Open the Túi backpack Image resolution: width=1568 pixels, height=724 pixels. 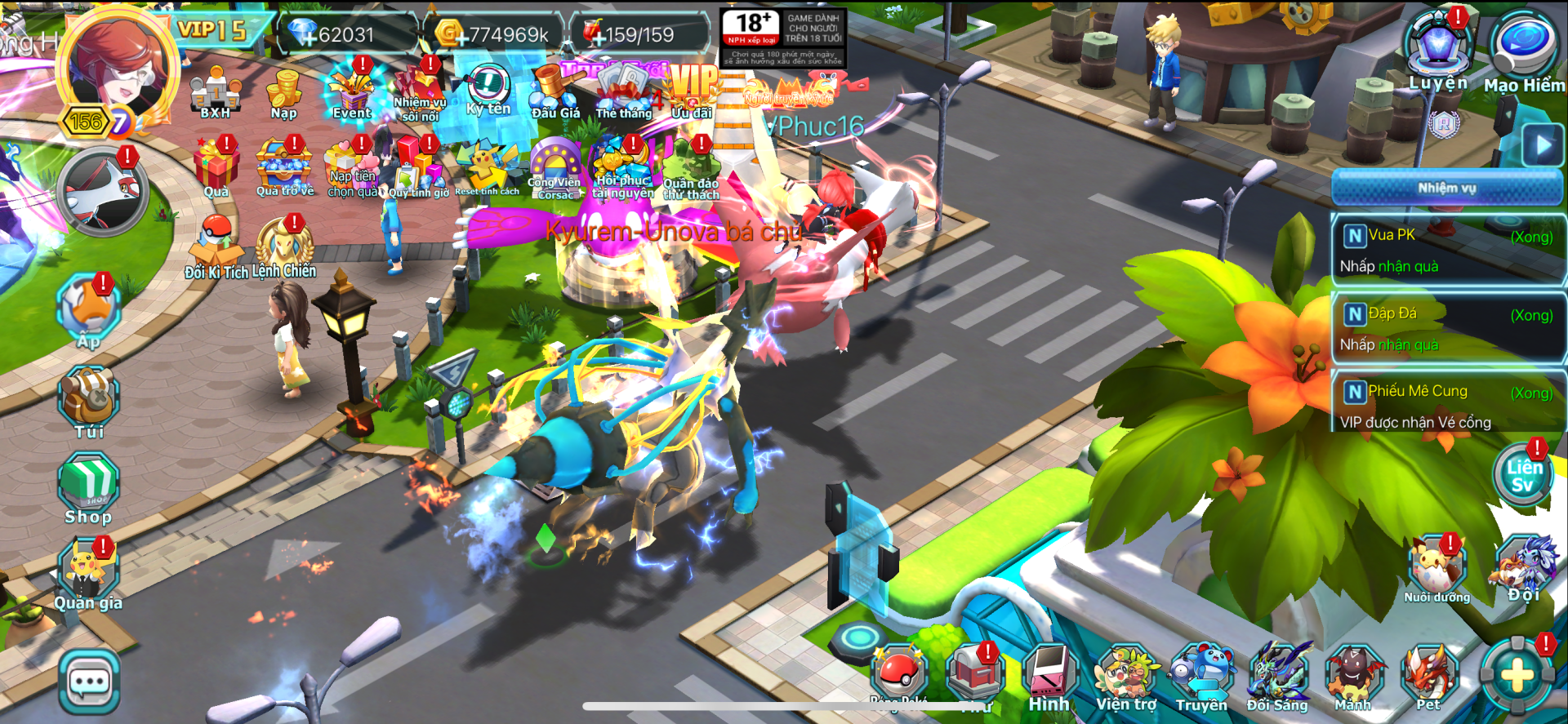[89, 400]
